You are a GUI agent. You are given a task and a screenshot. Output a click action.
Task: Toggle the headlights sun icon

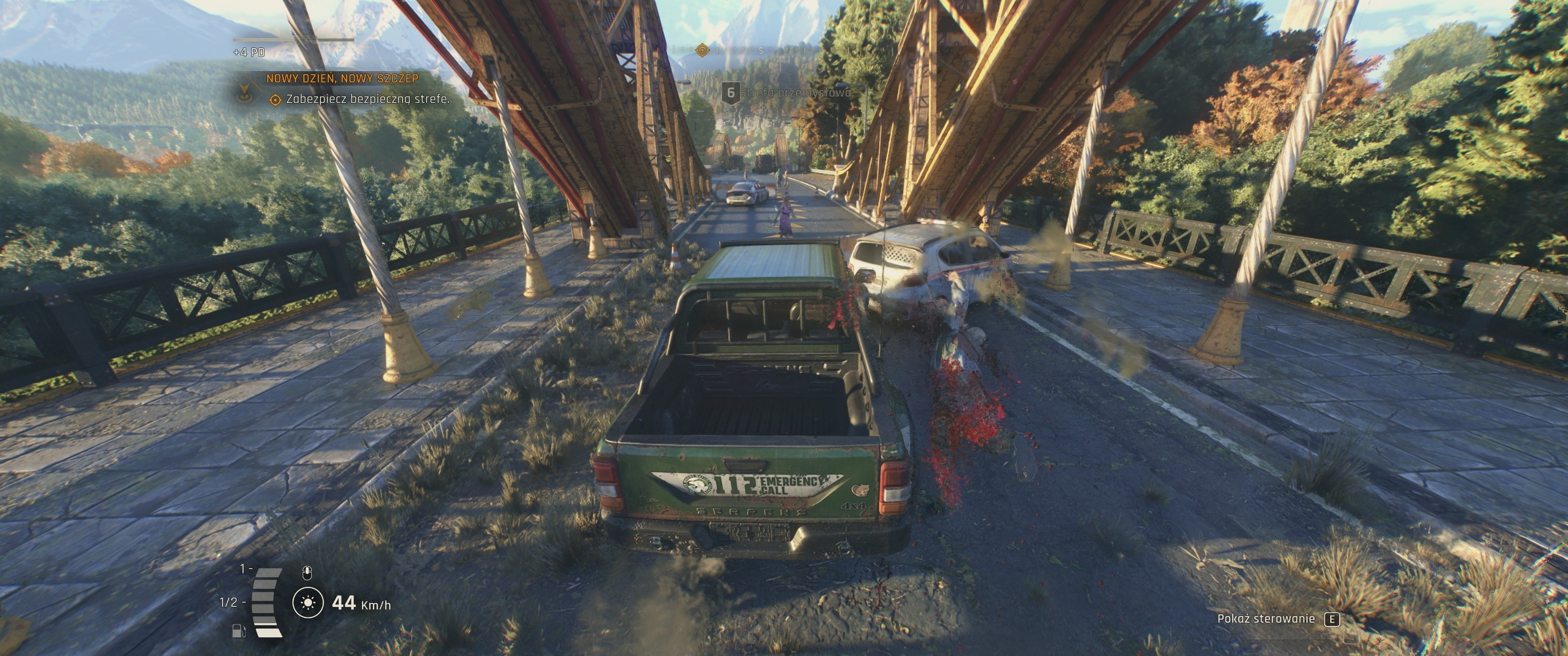(308, 602)
